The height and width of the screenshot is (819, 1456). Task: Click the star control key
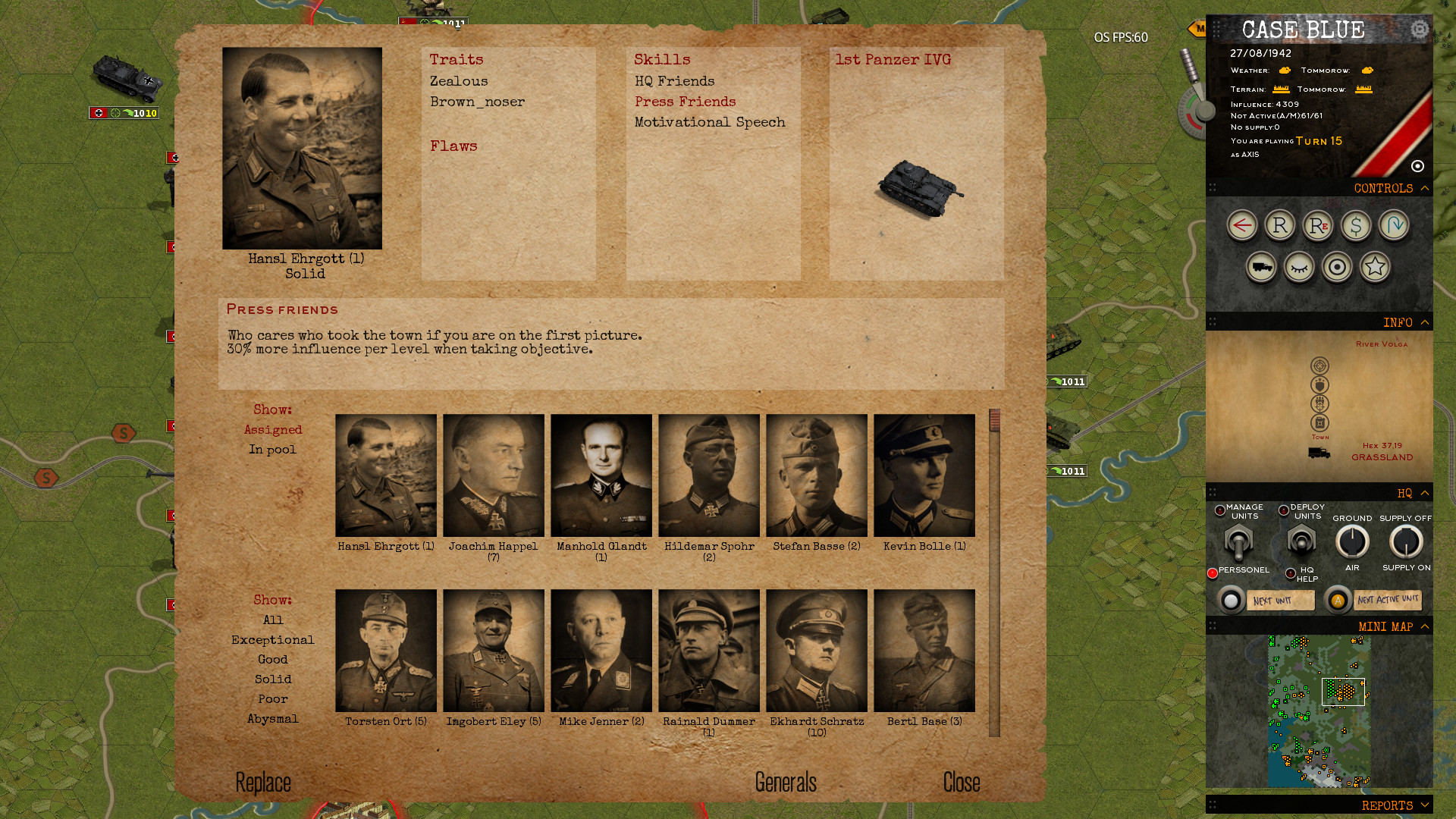[x=1375, y=267]
